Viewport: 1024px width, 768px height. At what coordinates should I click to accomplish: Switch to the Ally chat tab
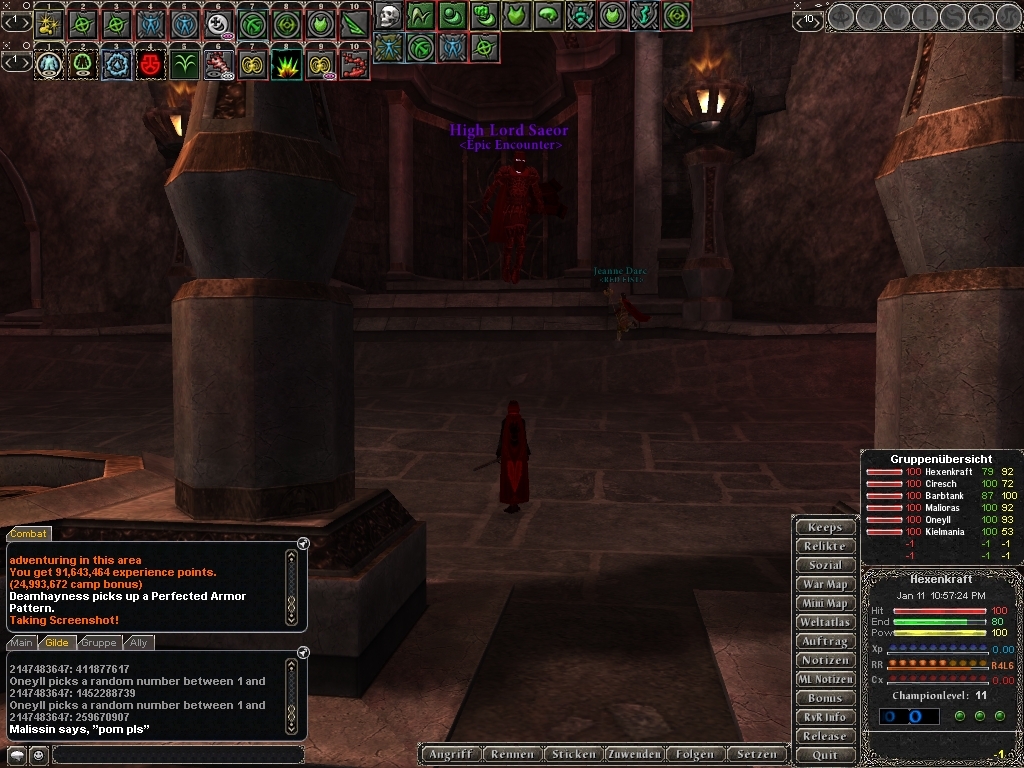pos(139,643)
